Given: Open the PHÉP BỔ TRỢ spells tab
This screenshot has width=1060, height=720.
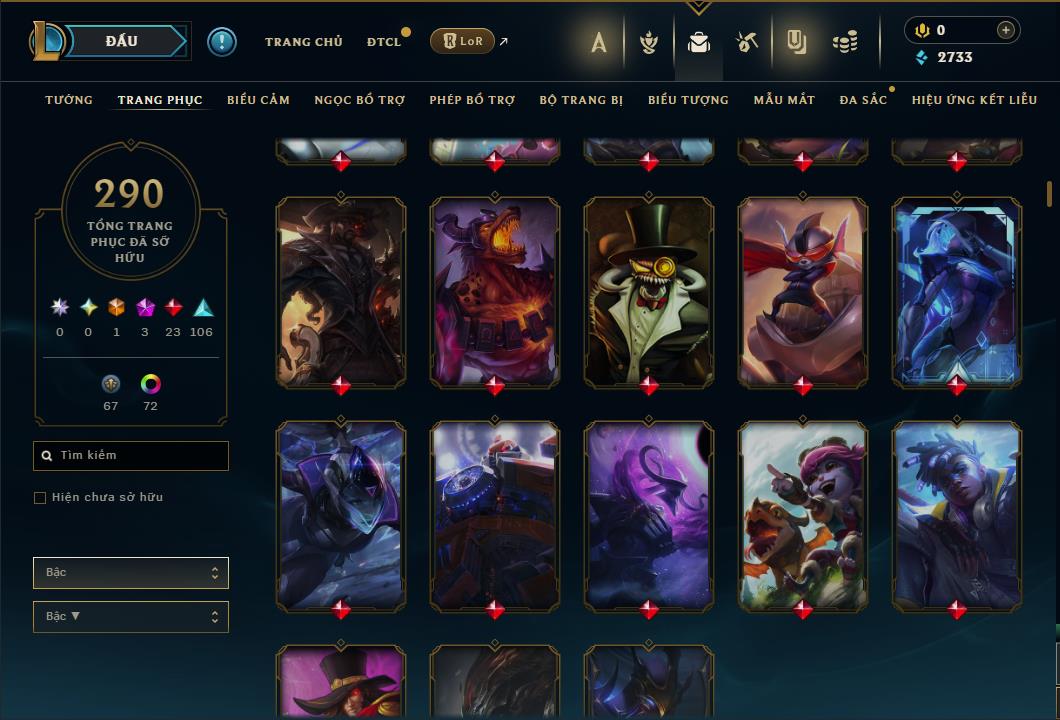Looking at the screenshot, I should [472, 100].
